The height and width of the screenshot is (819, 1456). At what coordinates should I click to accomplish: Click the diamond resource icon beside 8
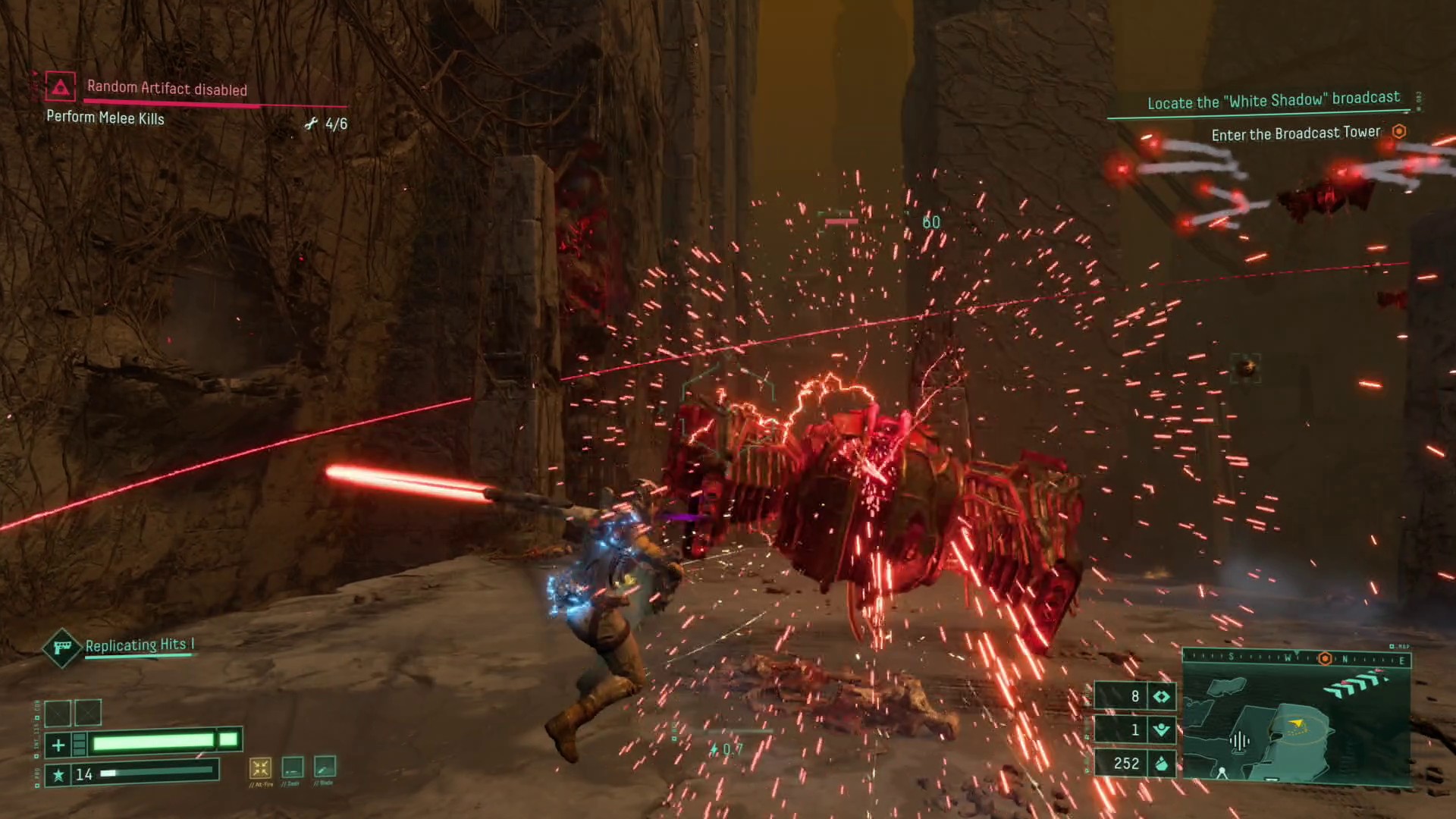(1161, 696)
